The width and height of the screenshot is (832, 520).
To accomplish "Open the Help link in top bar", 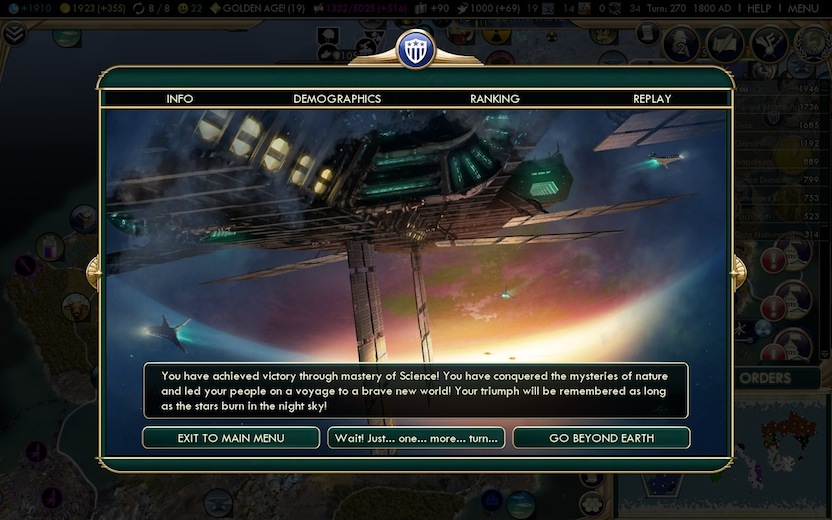I will (x=759, y=8).
